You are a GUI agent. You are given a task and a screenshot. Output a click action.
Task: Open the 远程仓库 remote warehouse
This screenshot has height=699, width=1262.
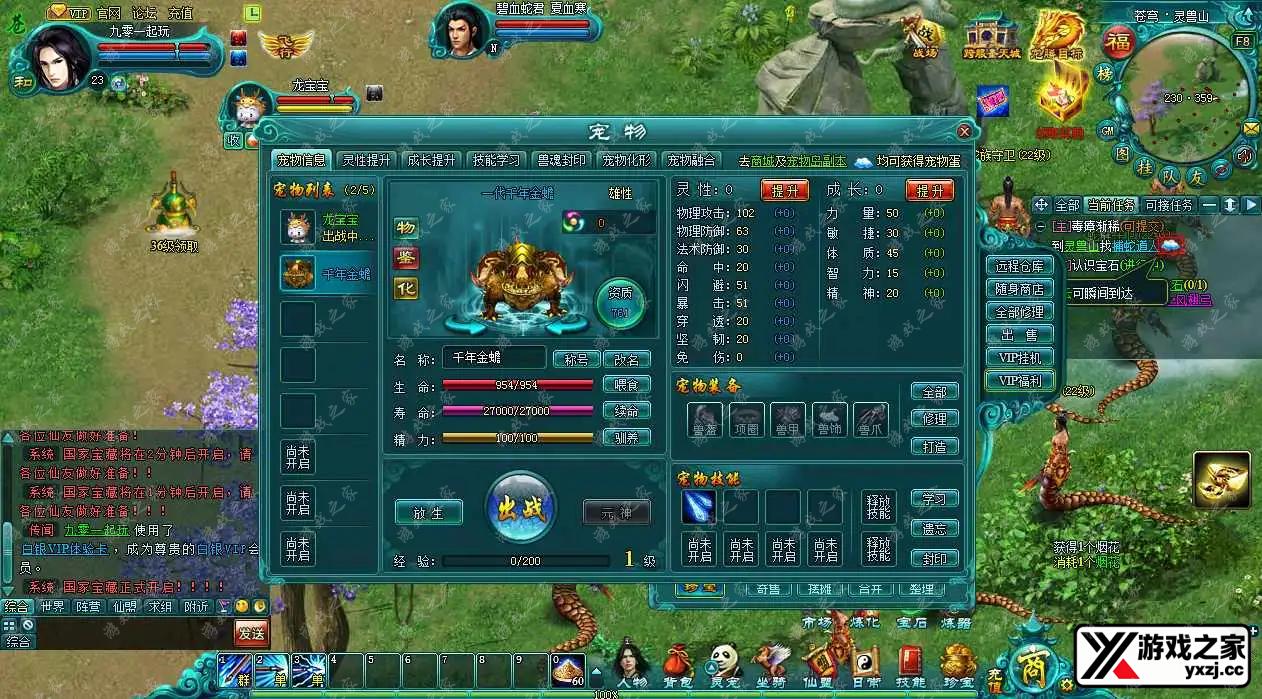point(1020,266)
